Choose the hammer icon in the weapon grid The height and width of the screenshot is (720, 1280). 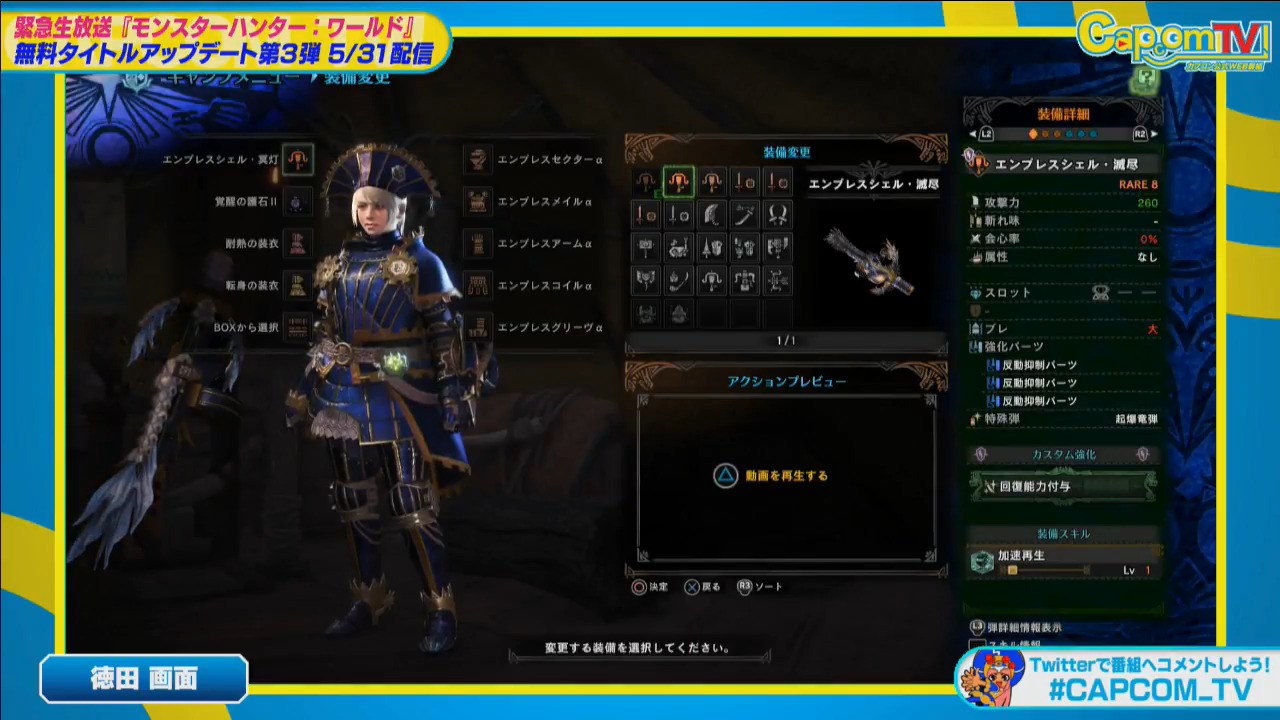646,247
